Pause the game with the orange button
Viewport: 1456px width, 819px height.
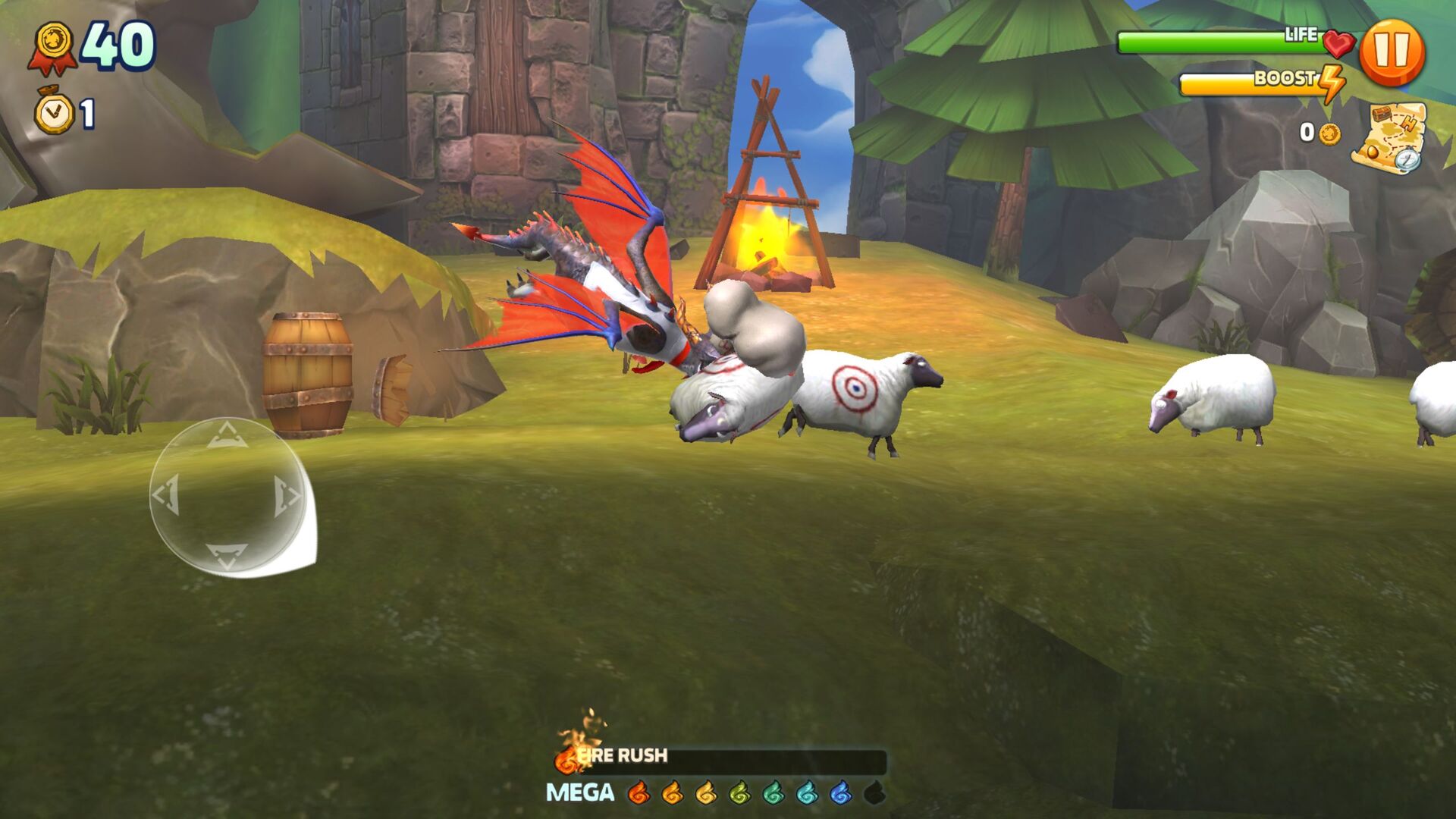click(1392, 52)
